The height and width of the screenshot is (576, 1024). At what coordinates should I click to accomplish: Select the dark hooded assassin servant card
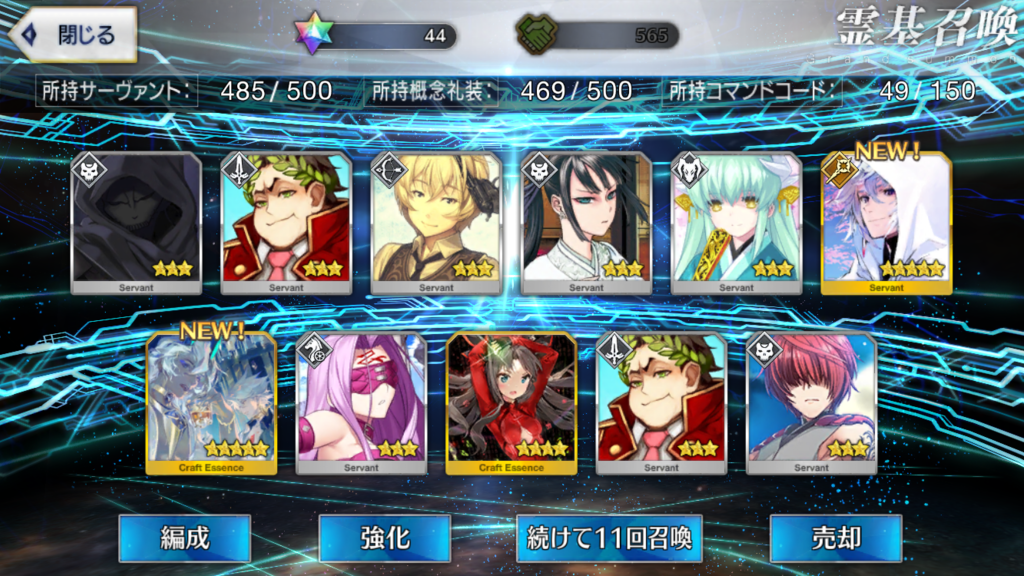pyautogui.click(x=136, y=223)
